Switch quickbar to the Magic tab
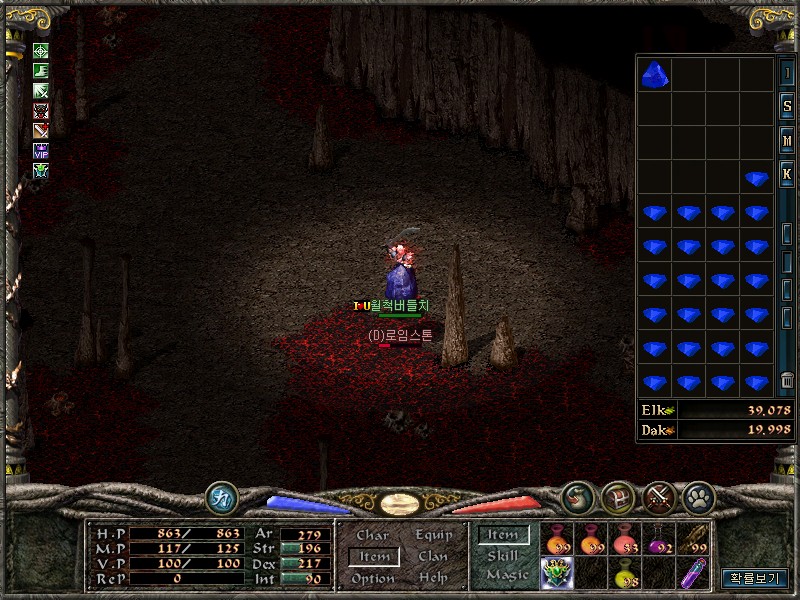800x600 pixels. coord(507,575)
